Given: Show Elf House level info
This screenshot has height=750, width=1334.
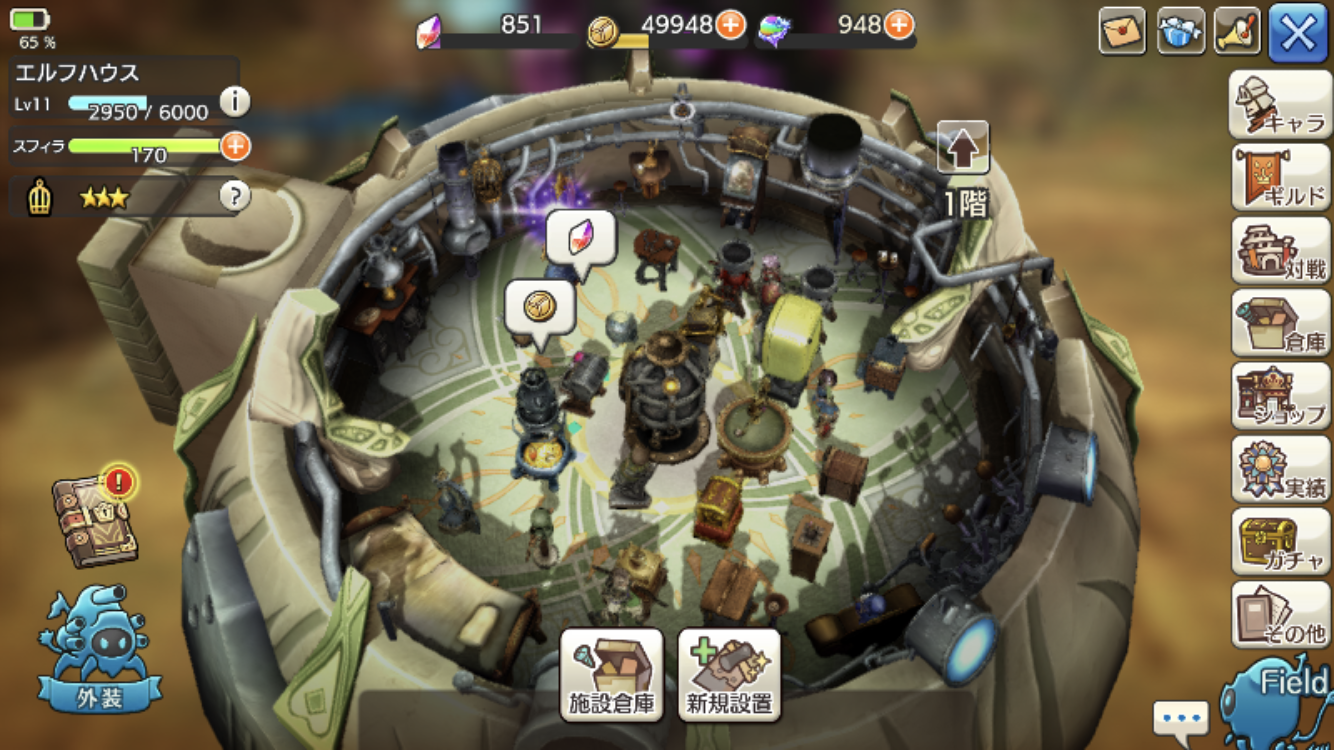Looking at the screenshot, I should [x=234, y=101].
